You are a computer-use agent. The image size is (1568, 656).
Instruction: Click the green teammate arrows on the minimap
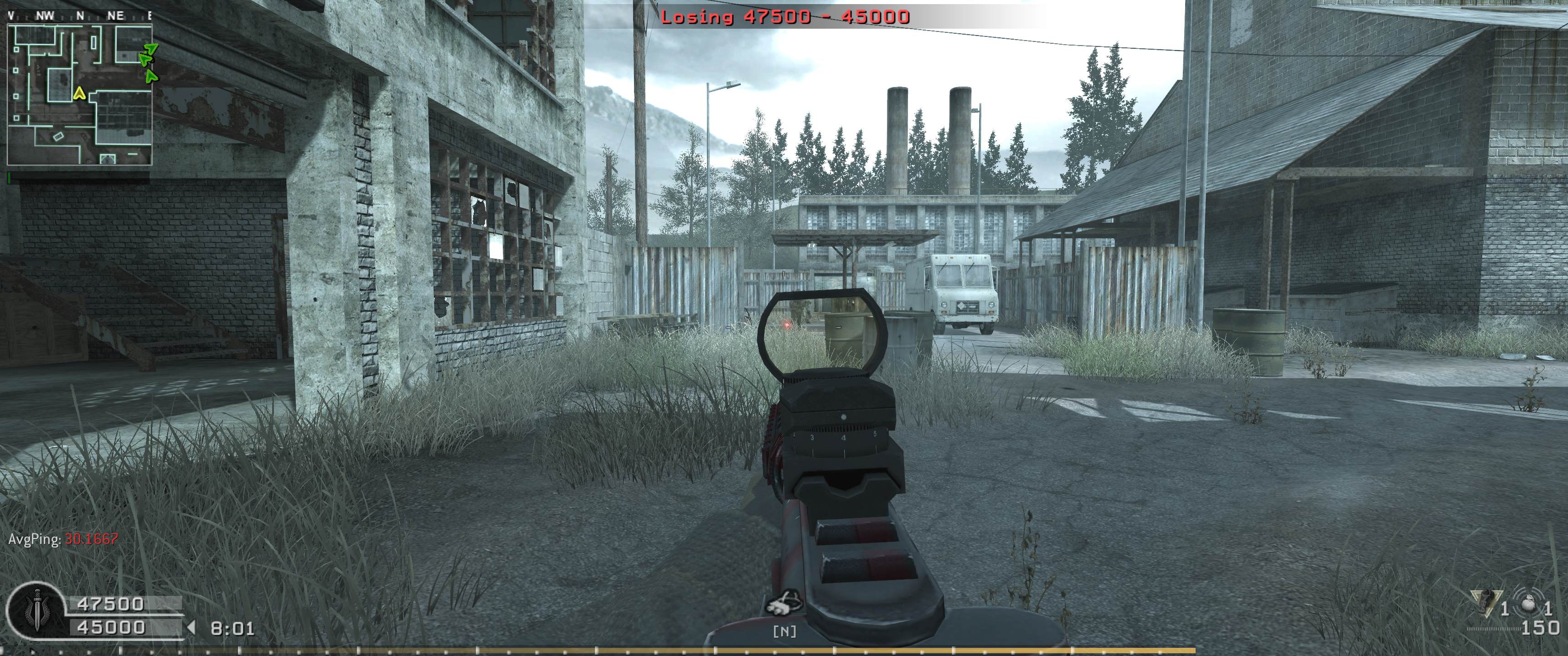(x=147, y=60)
